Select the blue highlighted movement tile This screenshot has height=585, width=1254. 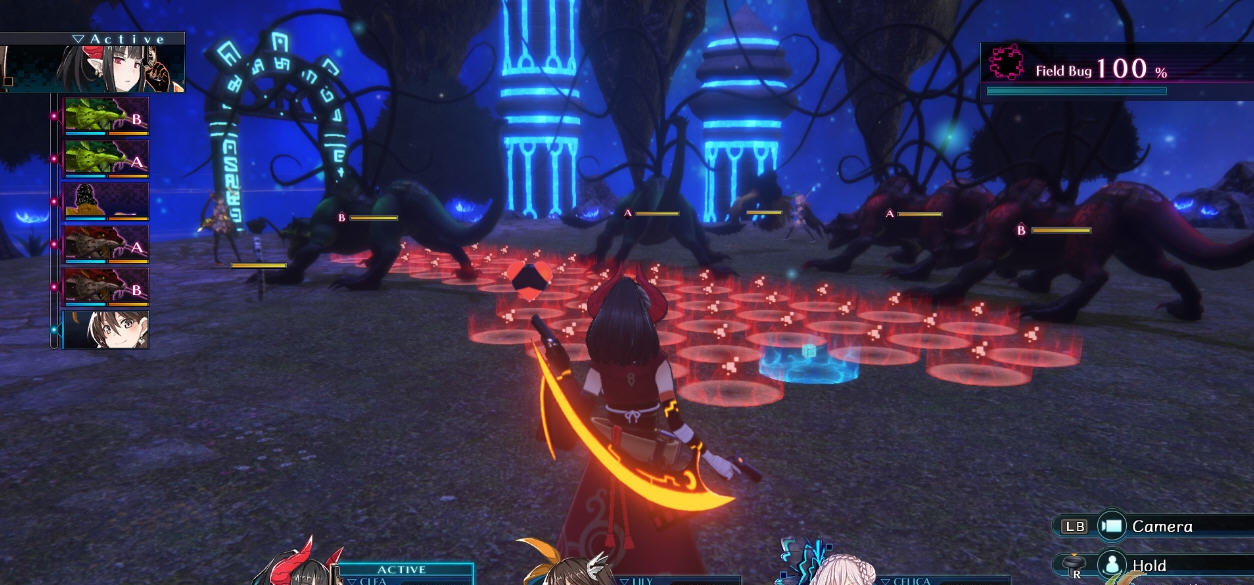click(808, 362)
